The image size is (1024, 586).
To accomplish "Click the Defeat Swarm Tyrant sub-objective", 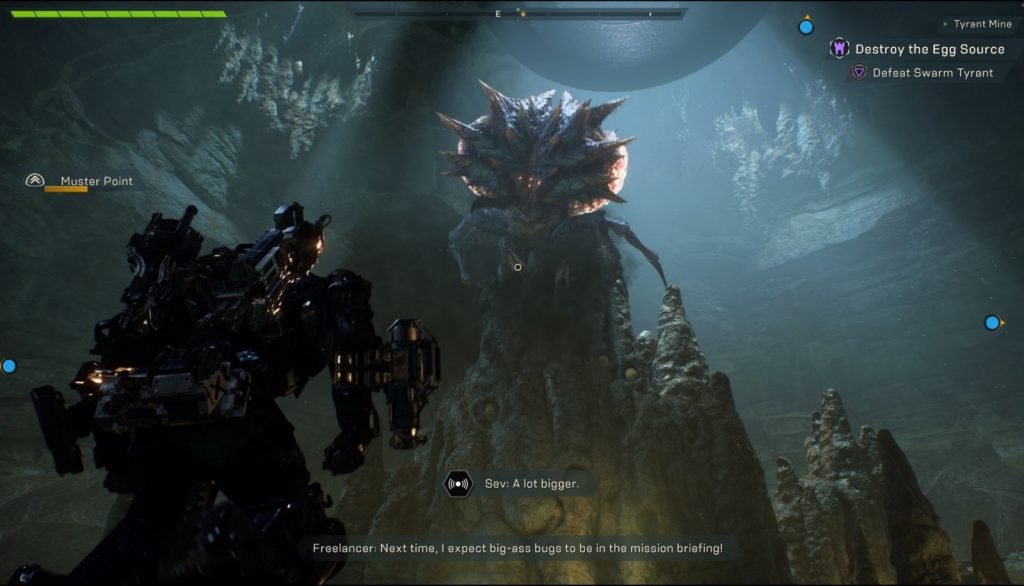I will 932,73.
